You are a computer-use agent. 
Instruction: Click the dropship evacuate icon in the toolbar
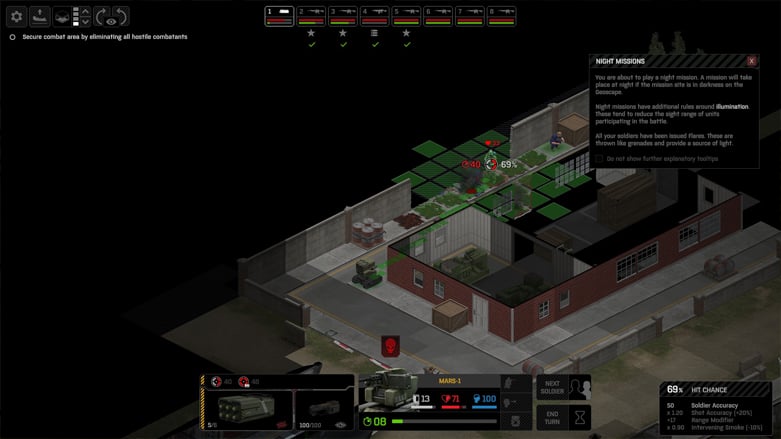click(x=39, y=16)
